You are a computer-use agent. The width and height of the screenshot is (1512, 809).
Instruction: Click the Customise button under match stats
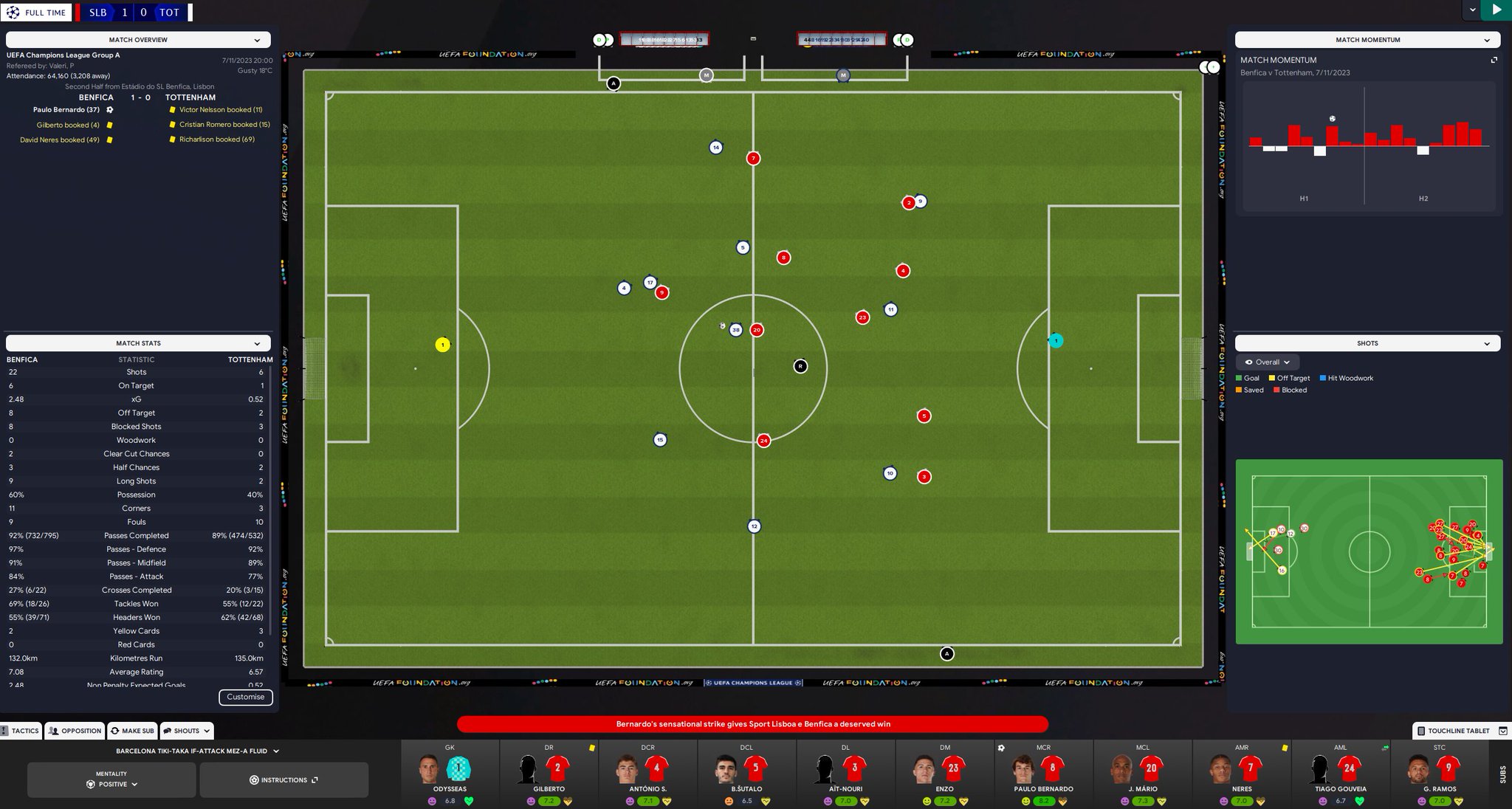tap(246, 697)
